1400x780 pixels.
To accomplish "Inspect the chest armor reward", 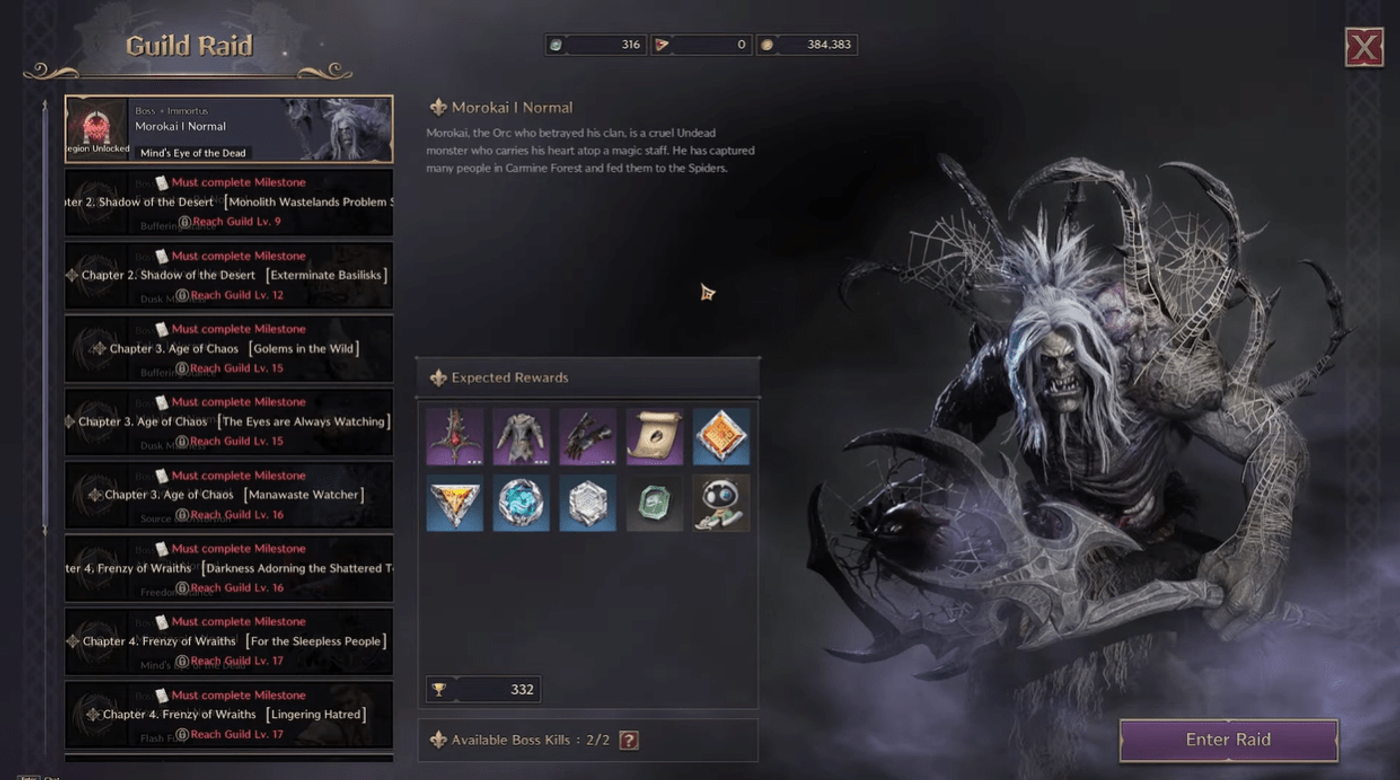I will tap(521, 436).
